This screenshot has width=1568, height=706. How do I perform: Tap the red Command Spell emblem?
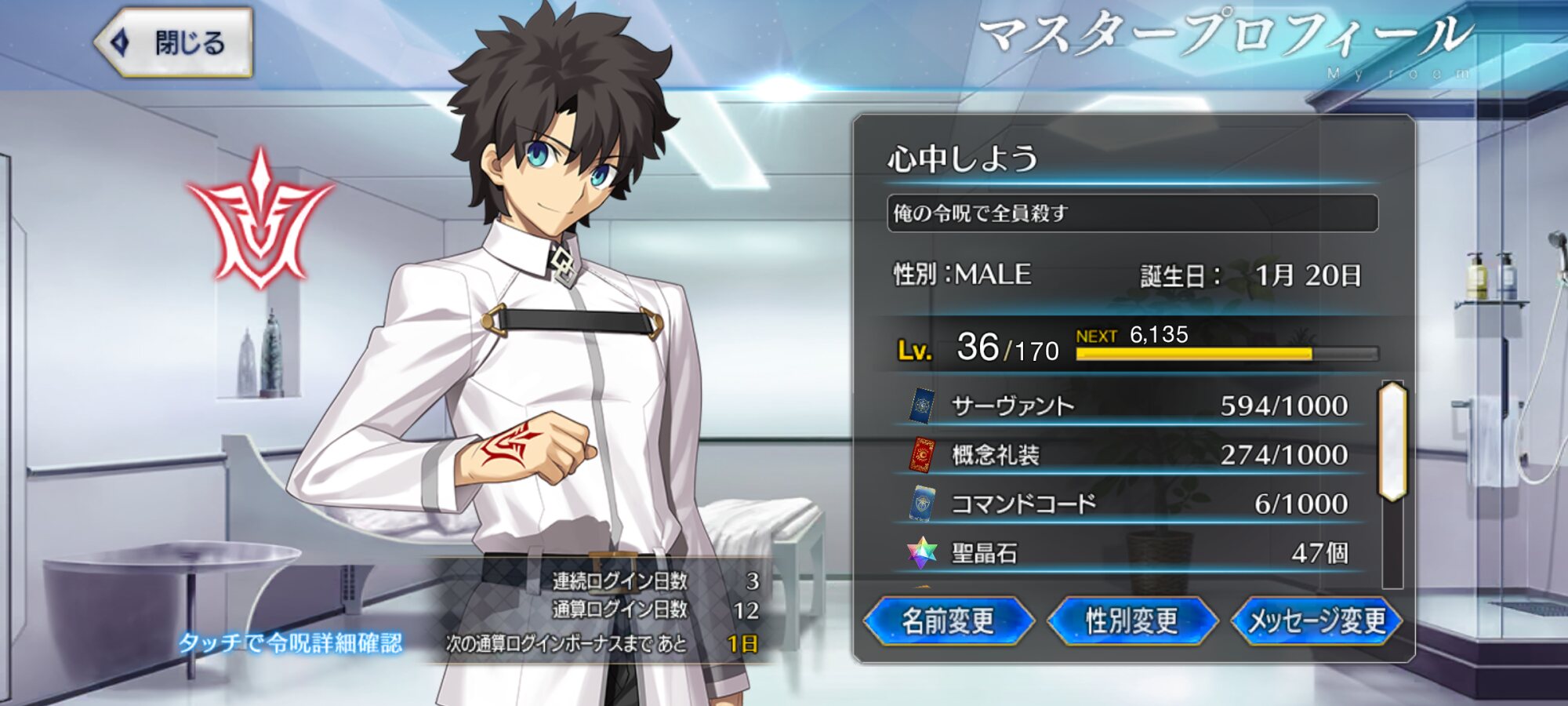point(260,220)
